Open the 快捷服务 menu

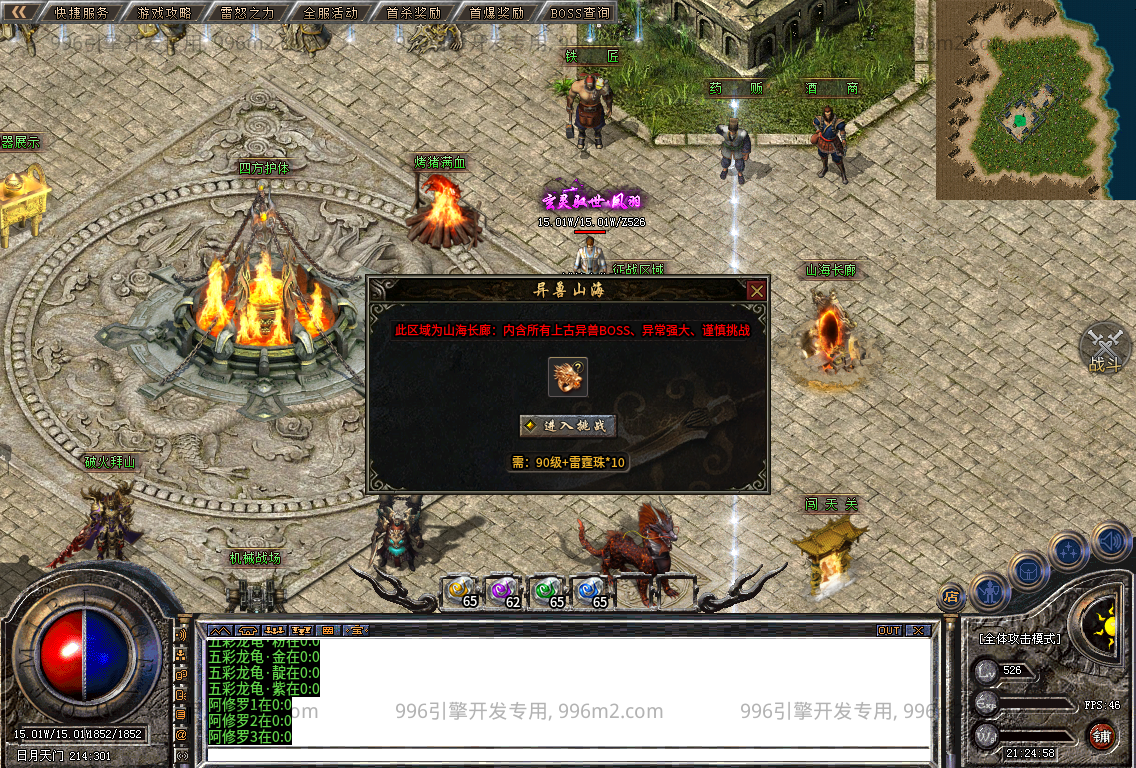click(82, 13)
